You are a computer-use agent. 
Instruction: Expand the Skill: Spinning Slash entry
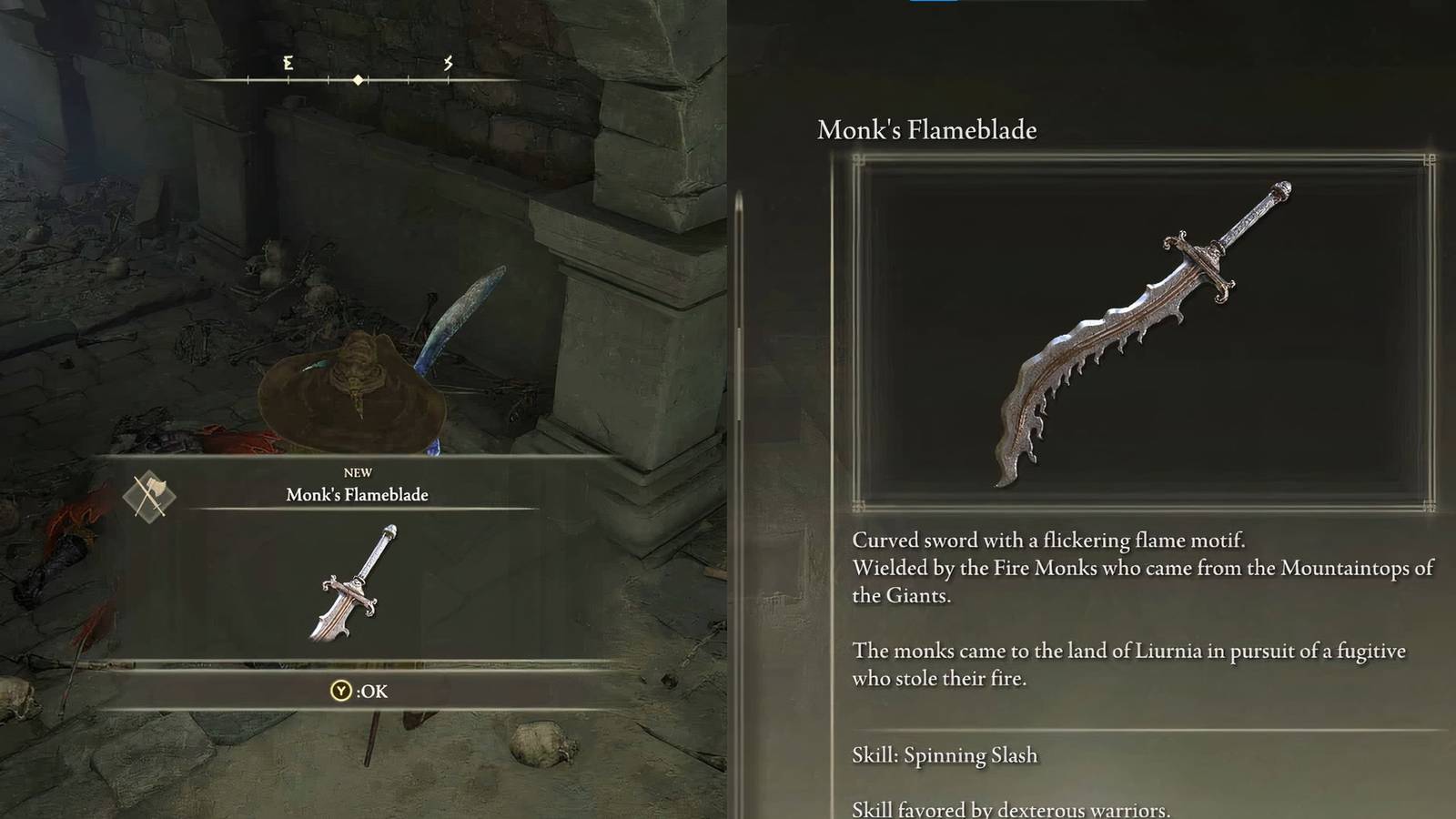pyautogui.click(x=944, y=754)
